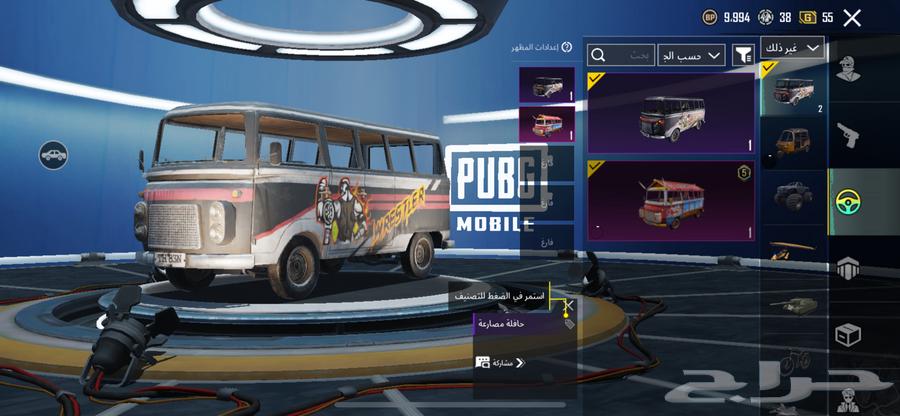Select the small equipped red bus slot
The height and width of the screenshot is (416, 900).
click(x=547, y=123)
